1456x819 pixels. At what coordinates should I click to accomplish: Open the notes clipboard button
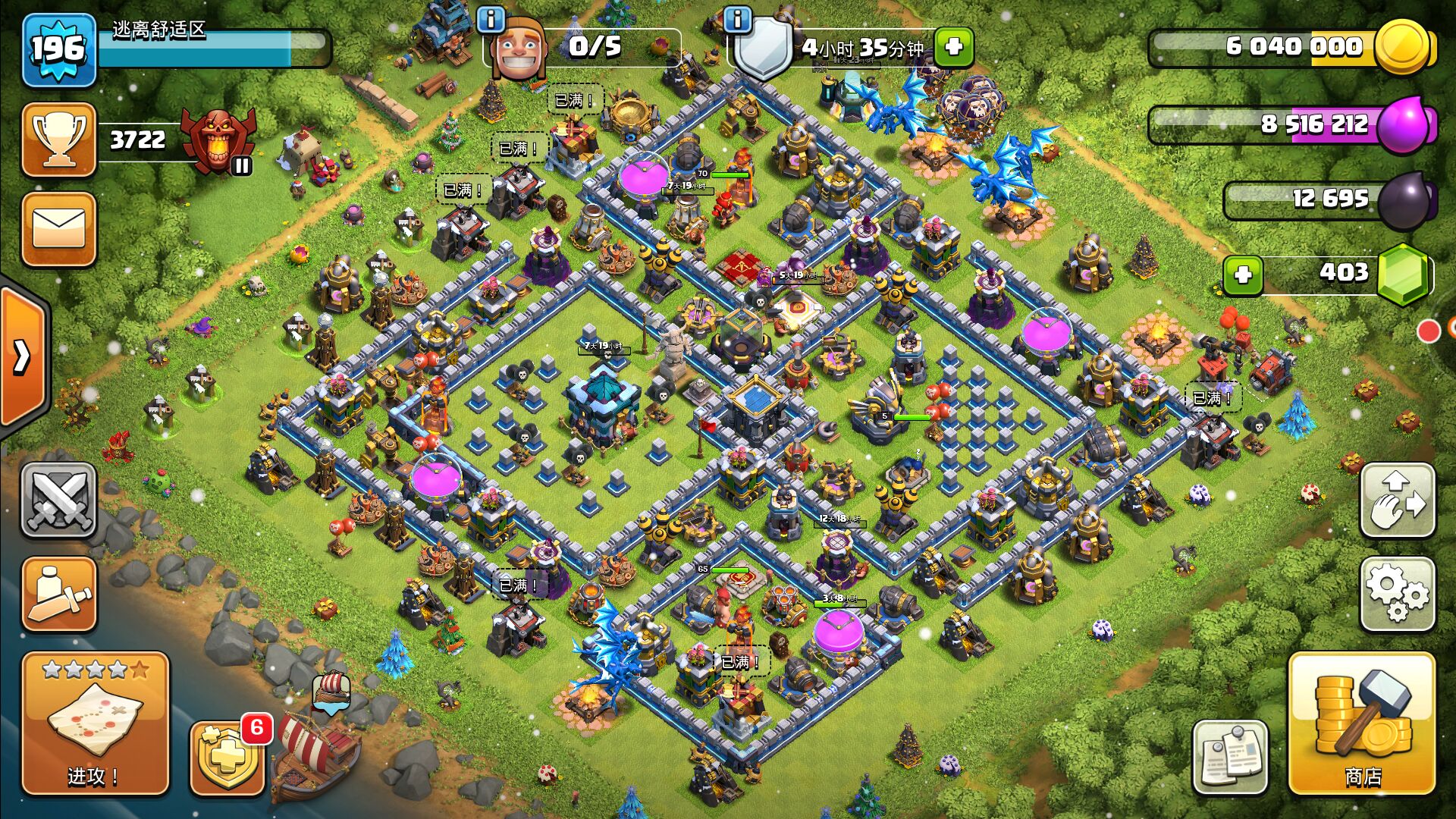coord(1229,756)
